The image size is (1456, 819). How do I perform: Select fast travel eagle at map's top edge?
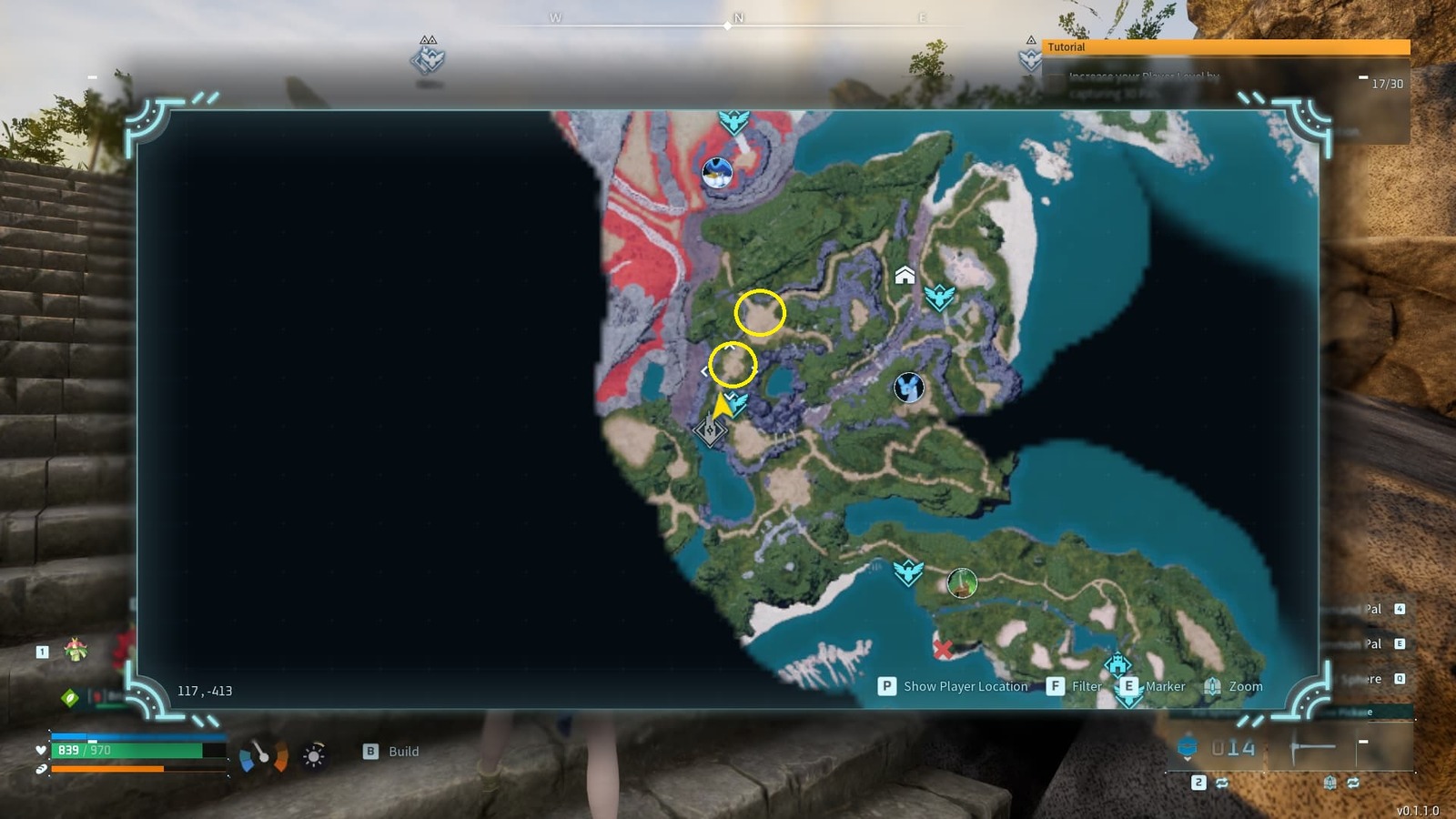[x=733, y=121]
